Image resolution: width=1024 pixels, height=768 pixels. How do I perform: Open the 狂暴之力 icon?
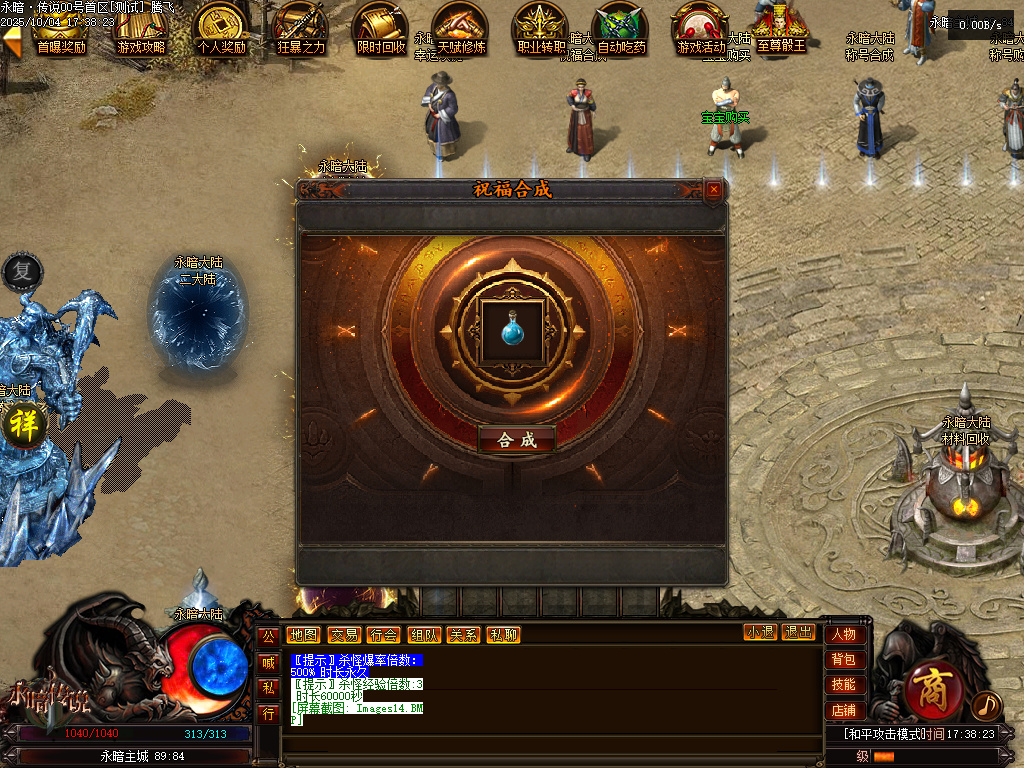point(301,28)
